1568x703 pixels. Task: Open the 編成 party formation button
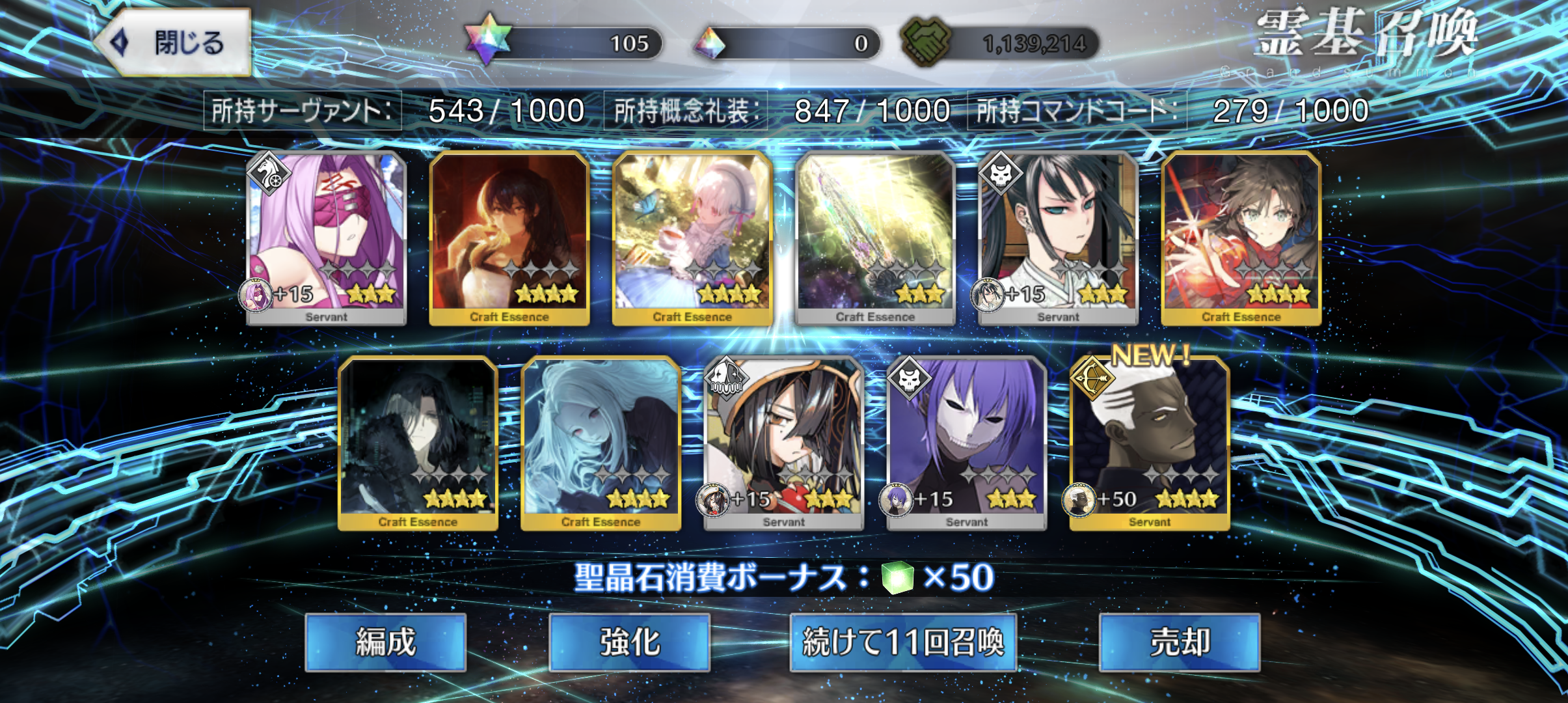pyautogui.click(x=385, y=642)
